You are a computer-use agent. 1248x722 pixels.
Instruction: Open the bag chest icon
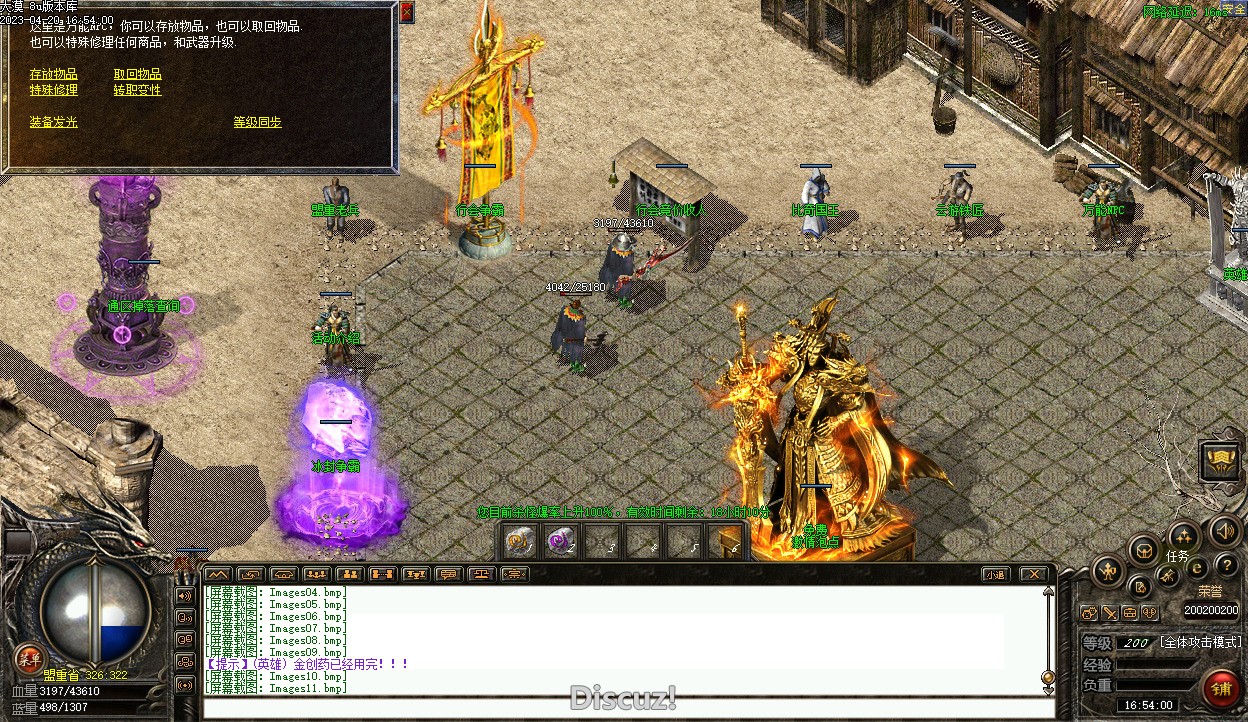point(1143,550)
